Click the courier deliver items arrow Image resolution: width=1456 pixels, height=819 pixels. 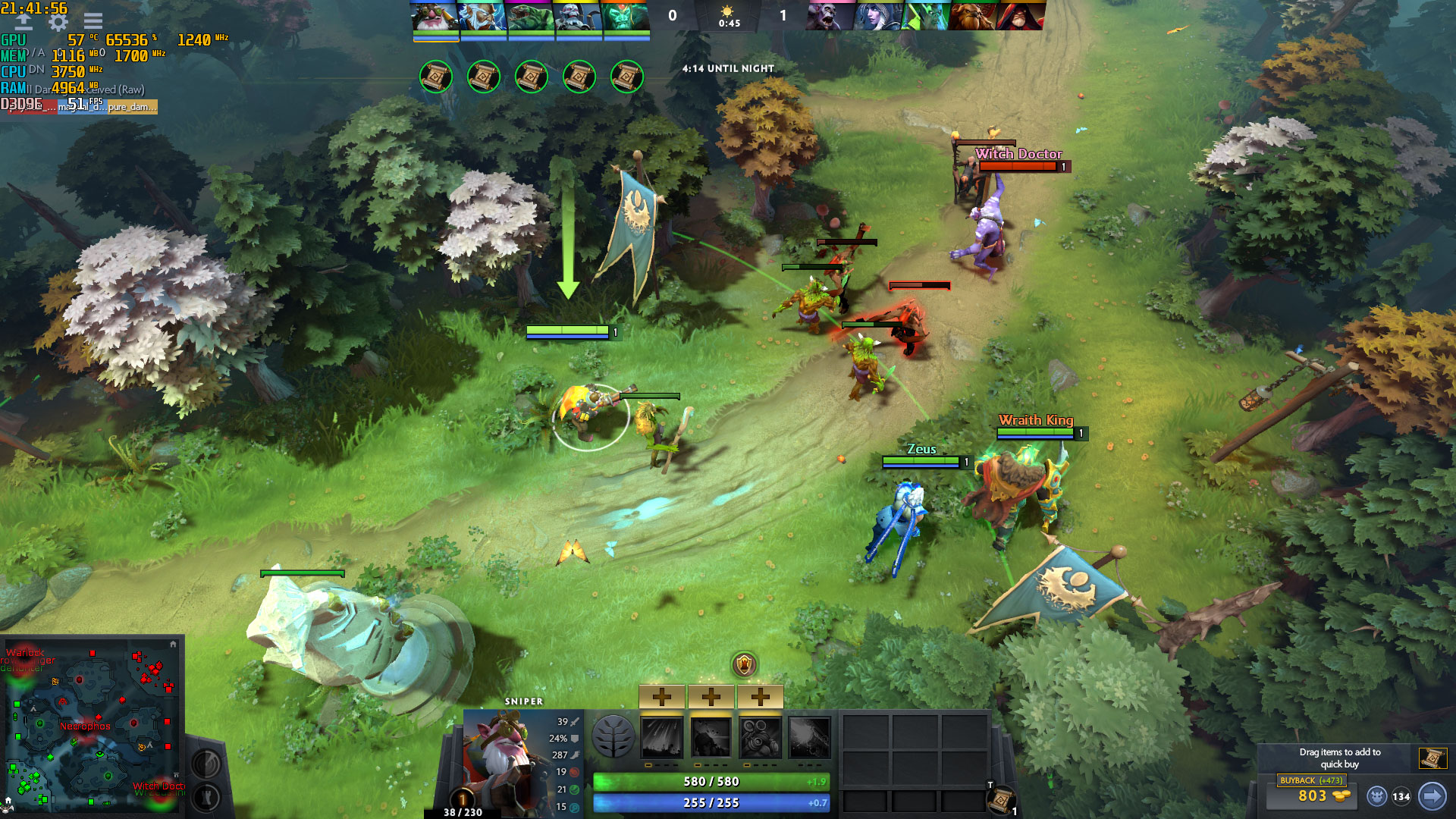(x=1432, y=796)
